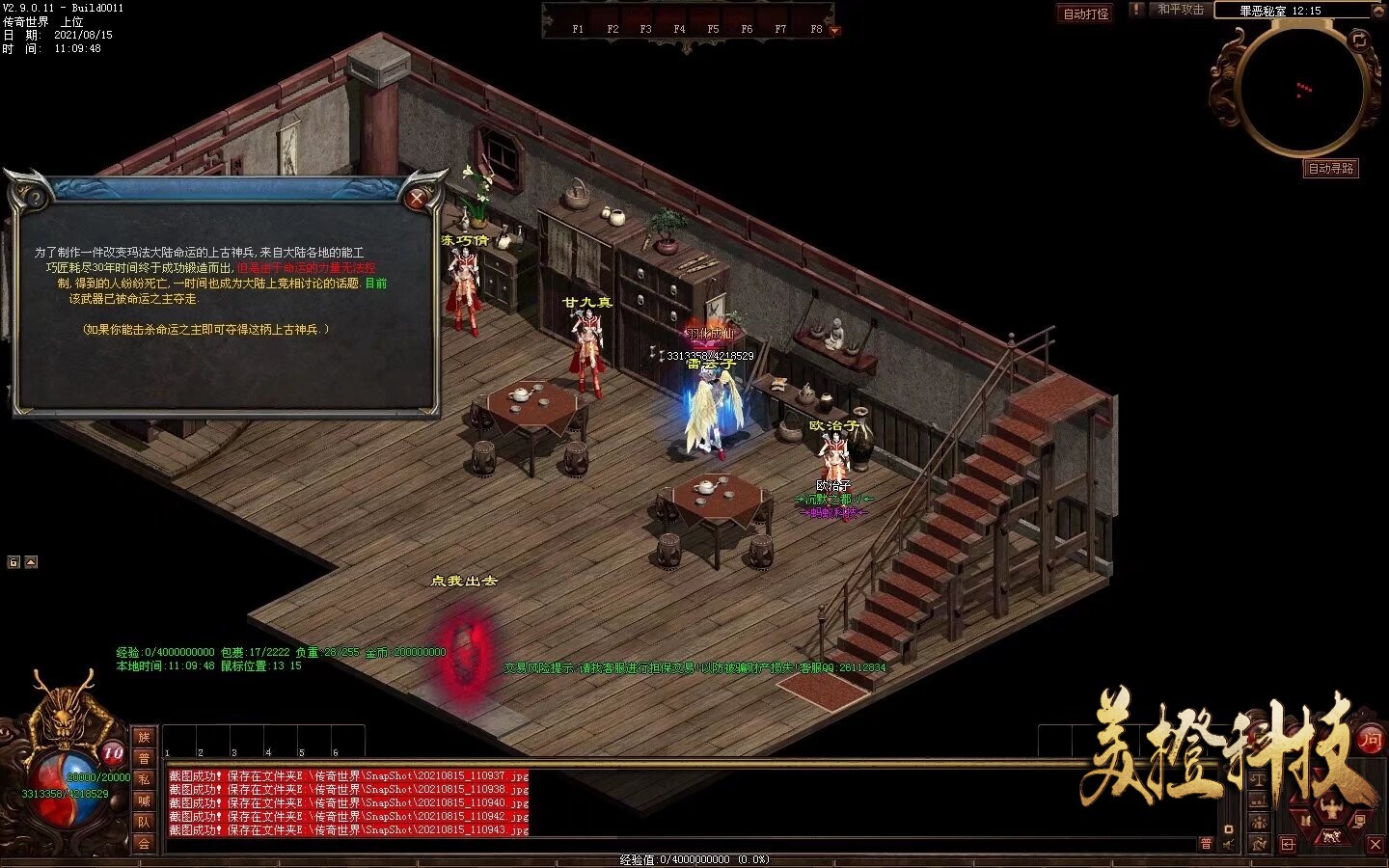The width and height of the screenshot is (1389, 868).
Task: Expand the F8 hotkey bar dropdown arrow
Action: [833, 30]
